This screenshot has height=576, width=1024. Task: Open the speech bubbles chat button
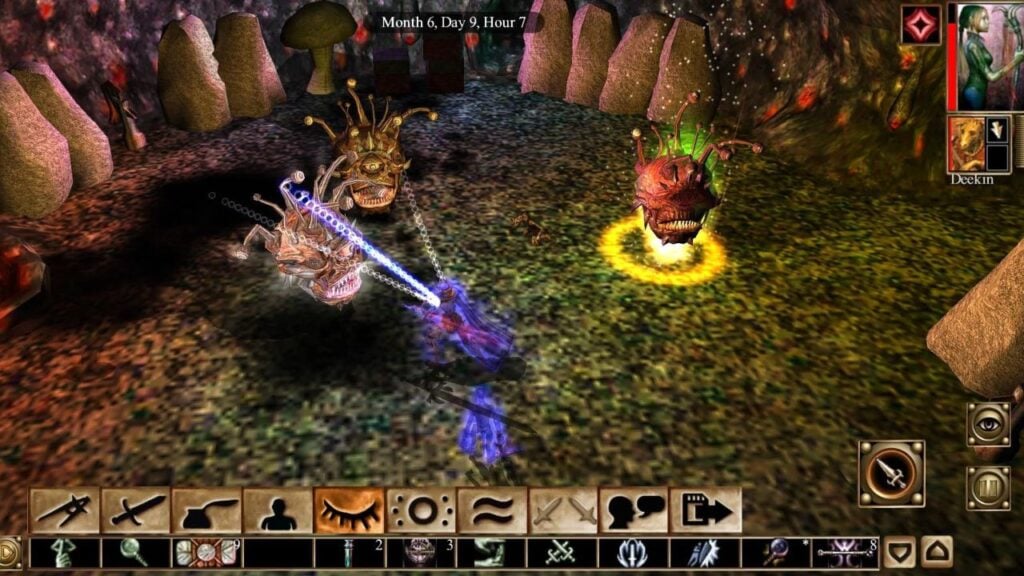[x=634, y=511]
